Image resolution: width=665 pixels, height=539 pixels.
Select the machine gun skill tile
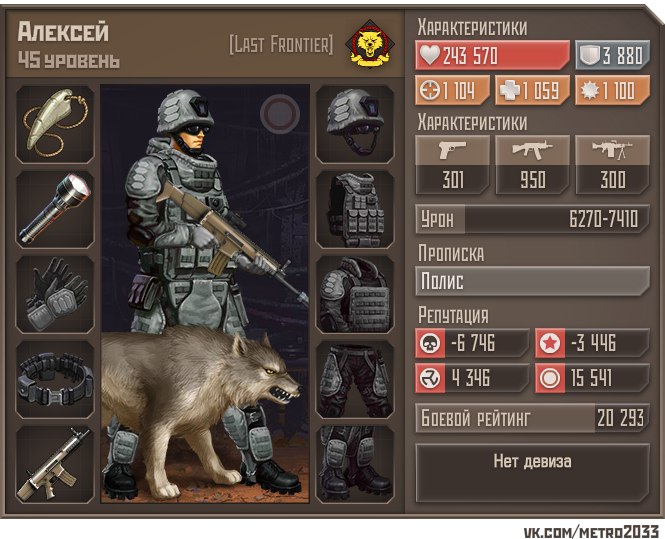pos(613,165)
